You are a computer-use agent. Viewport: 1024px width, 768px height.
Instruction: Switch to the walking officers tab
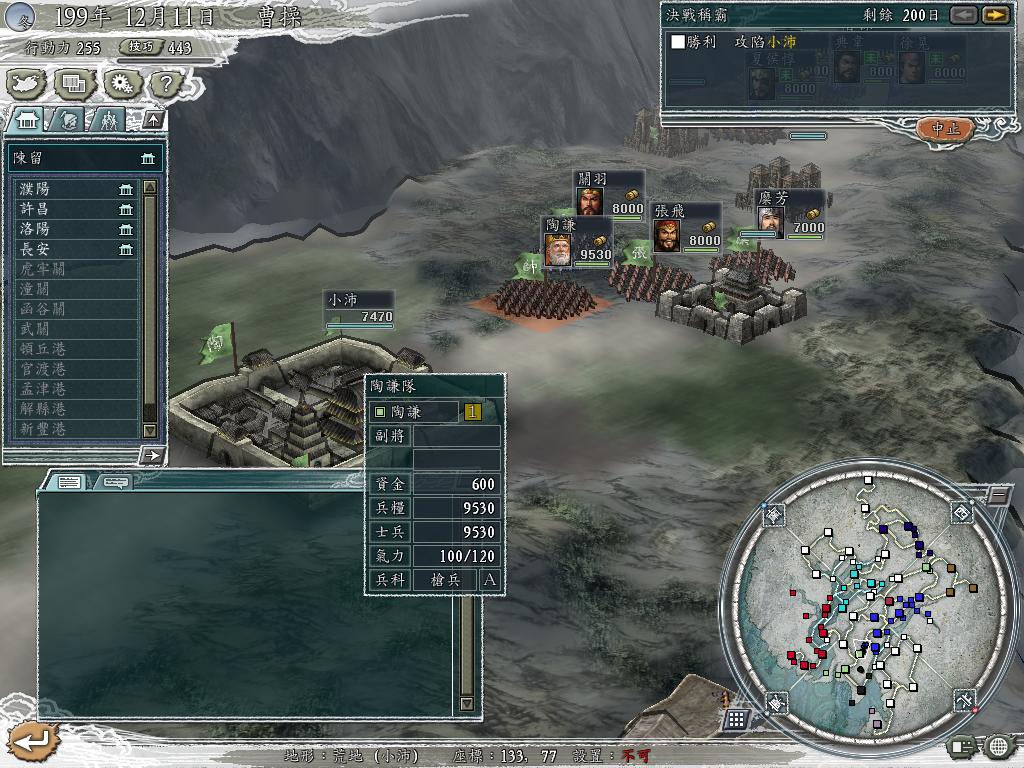107,120
